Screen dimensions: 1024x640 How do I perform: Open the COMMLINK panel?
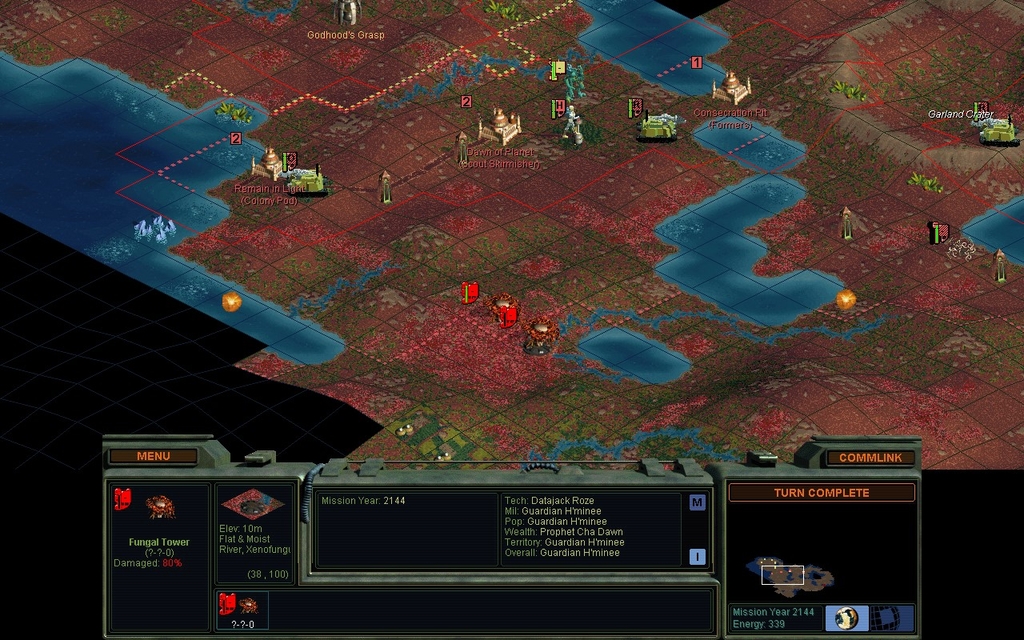pyautogui.click(x=870, y=458)
